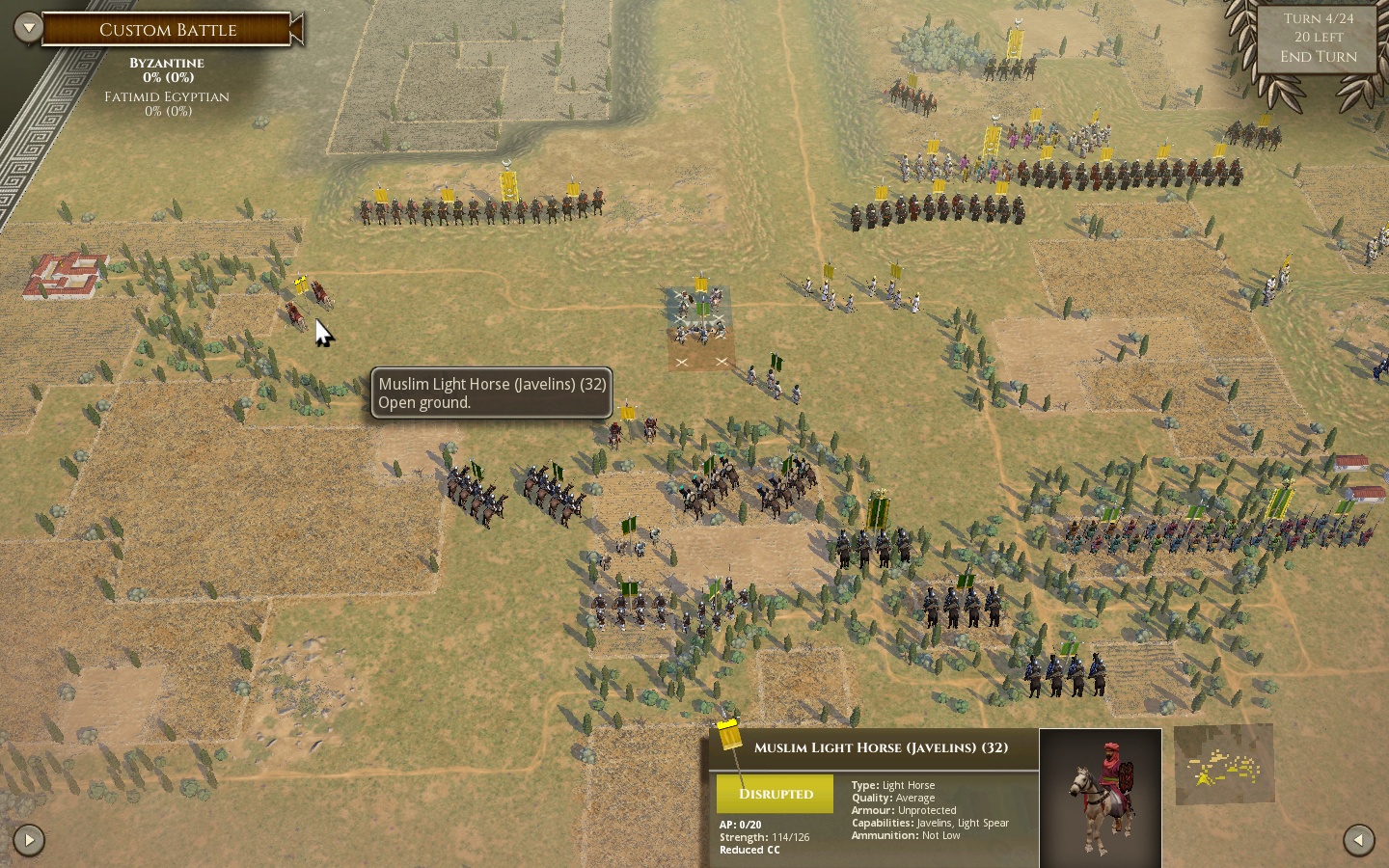End the current turn
The width and height of the screenshot is (1389, 868).
1318,57
